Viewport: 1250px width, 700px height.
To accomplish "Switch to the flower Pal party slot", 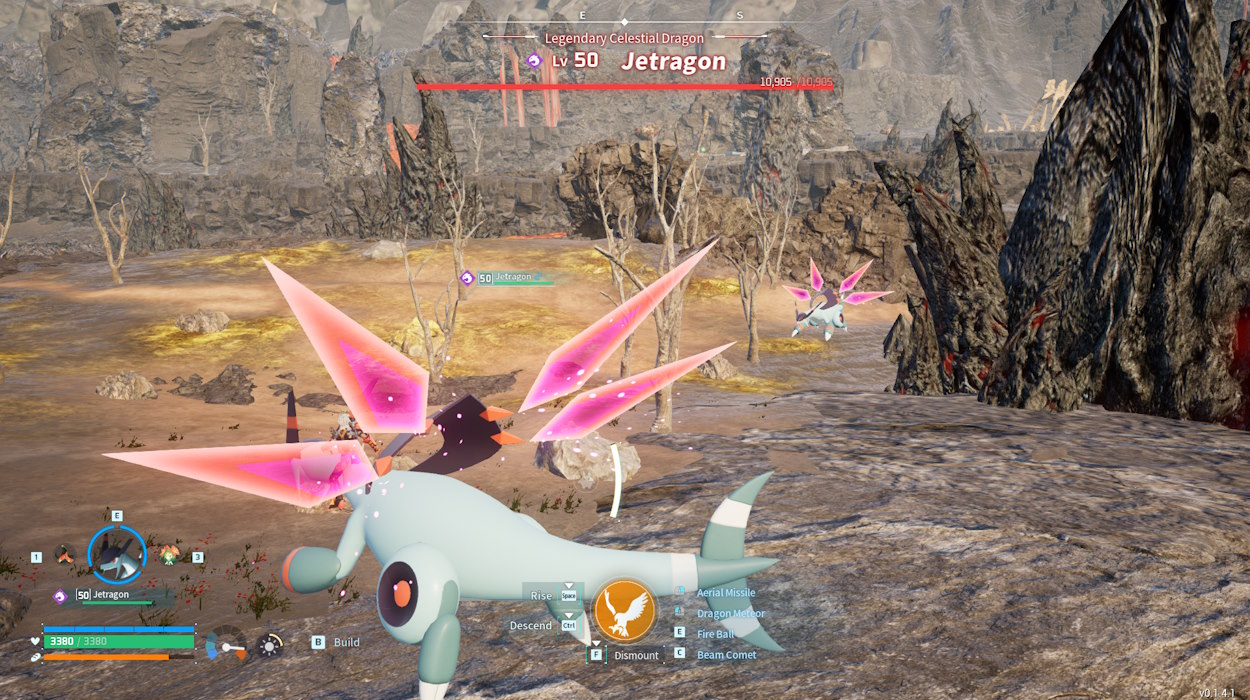I will click(169, 554).
